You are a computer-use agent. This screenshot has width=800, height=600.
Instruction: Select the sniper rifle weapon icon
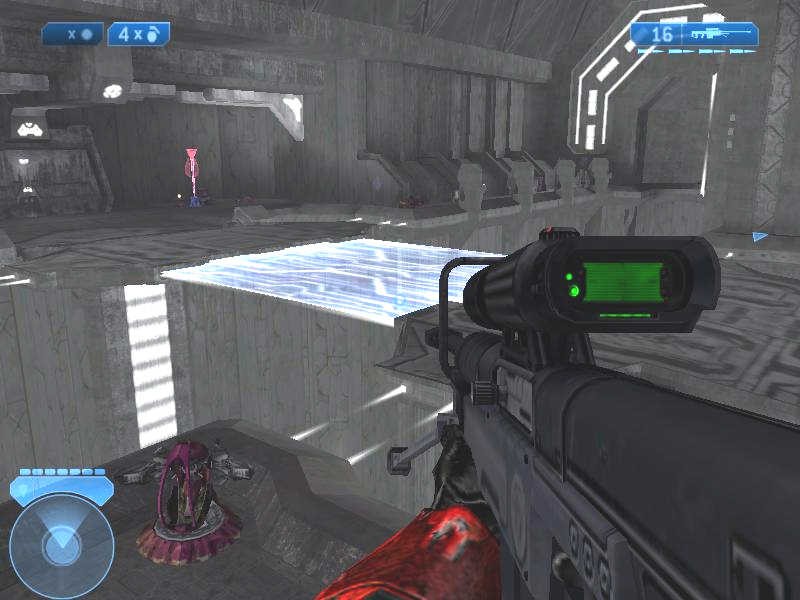(716, 34)
